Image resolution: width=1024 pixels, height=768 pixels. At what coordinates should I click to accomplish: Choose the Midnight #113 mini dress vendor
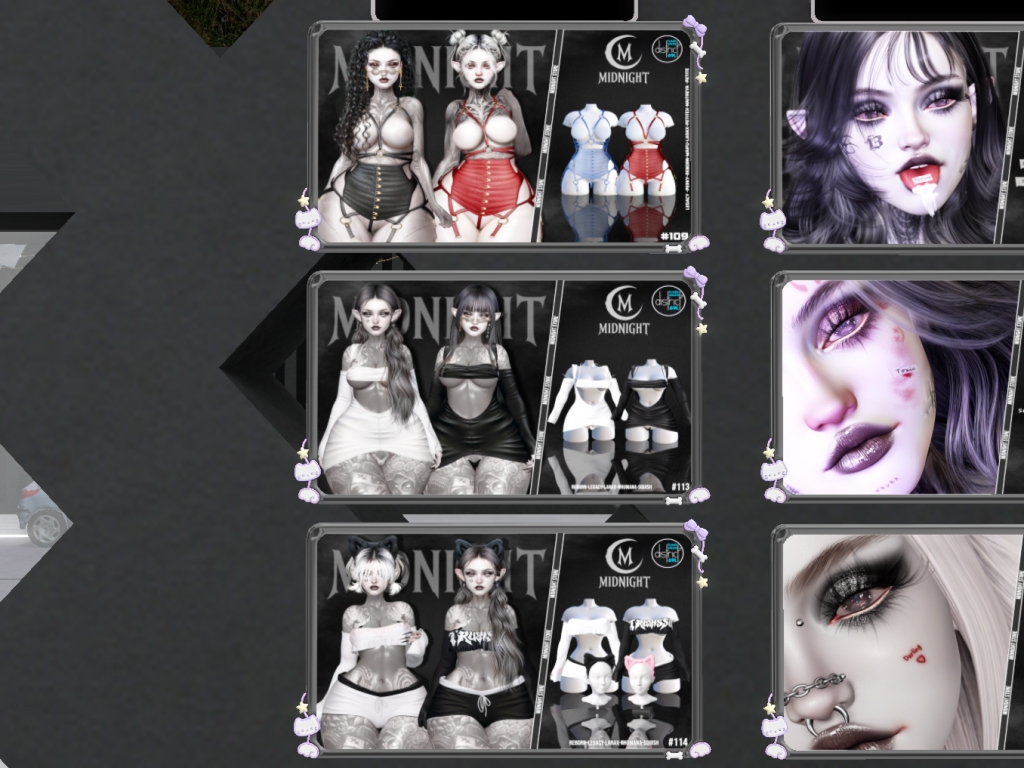coord(504,385)
